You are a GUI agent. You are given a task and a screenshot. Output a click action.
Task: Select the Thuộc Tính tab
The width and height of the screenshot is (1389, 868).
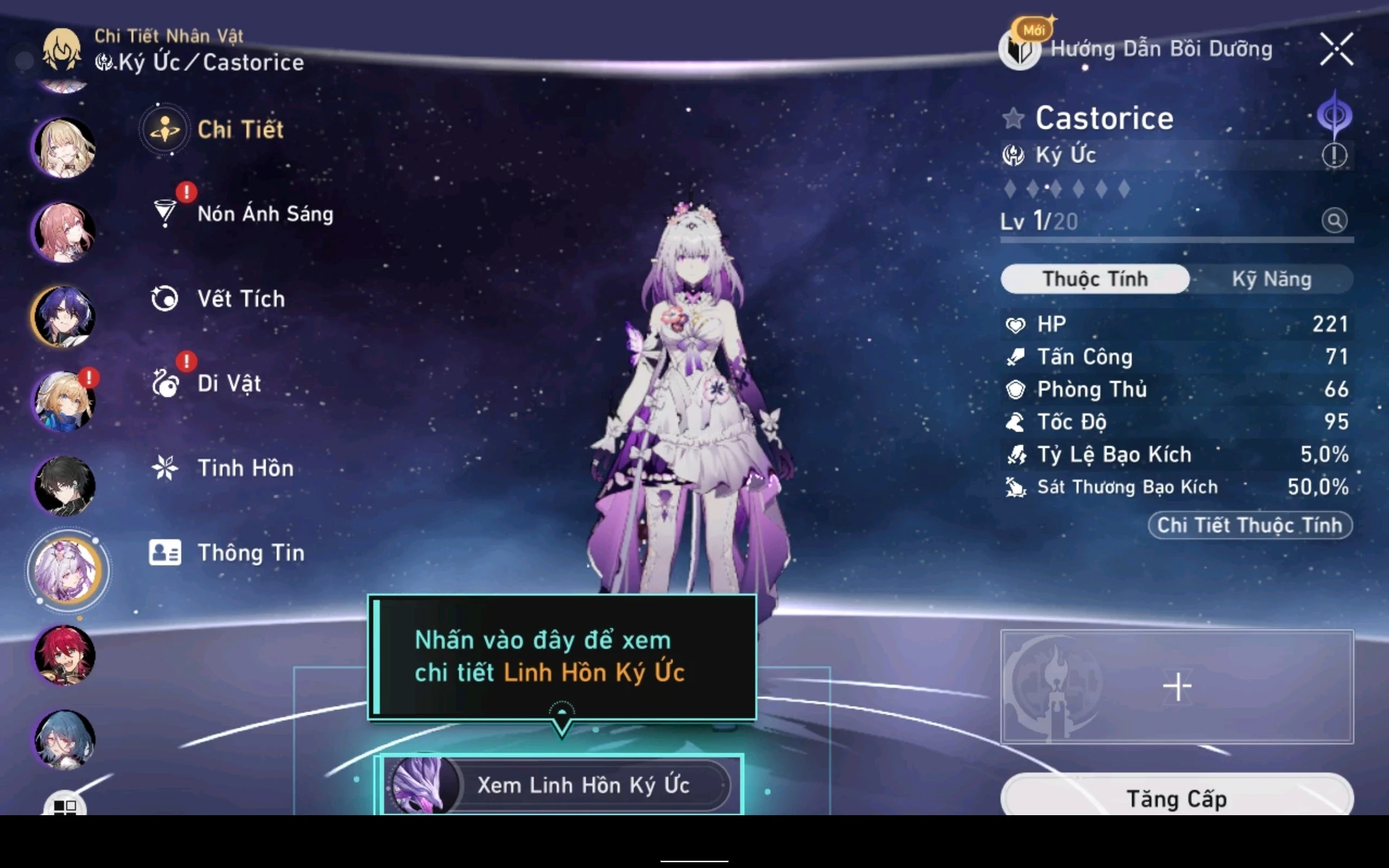(1094, 278)
